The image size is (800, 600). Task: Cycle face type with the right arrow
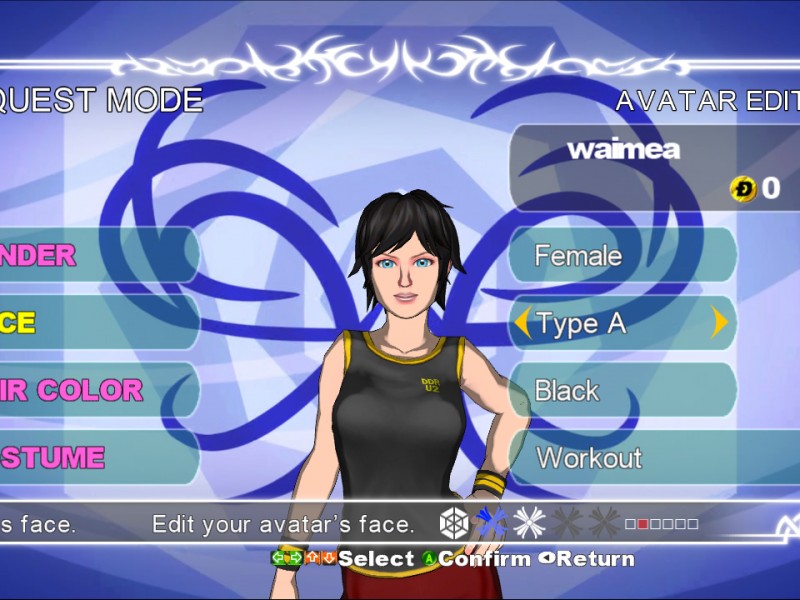(x=719, y=323)
